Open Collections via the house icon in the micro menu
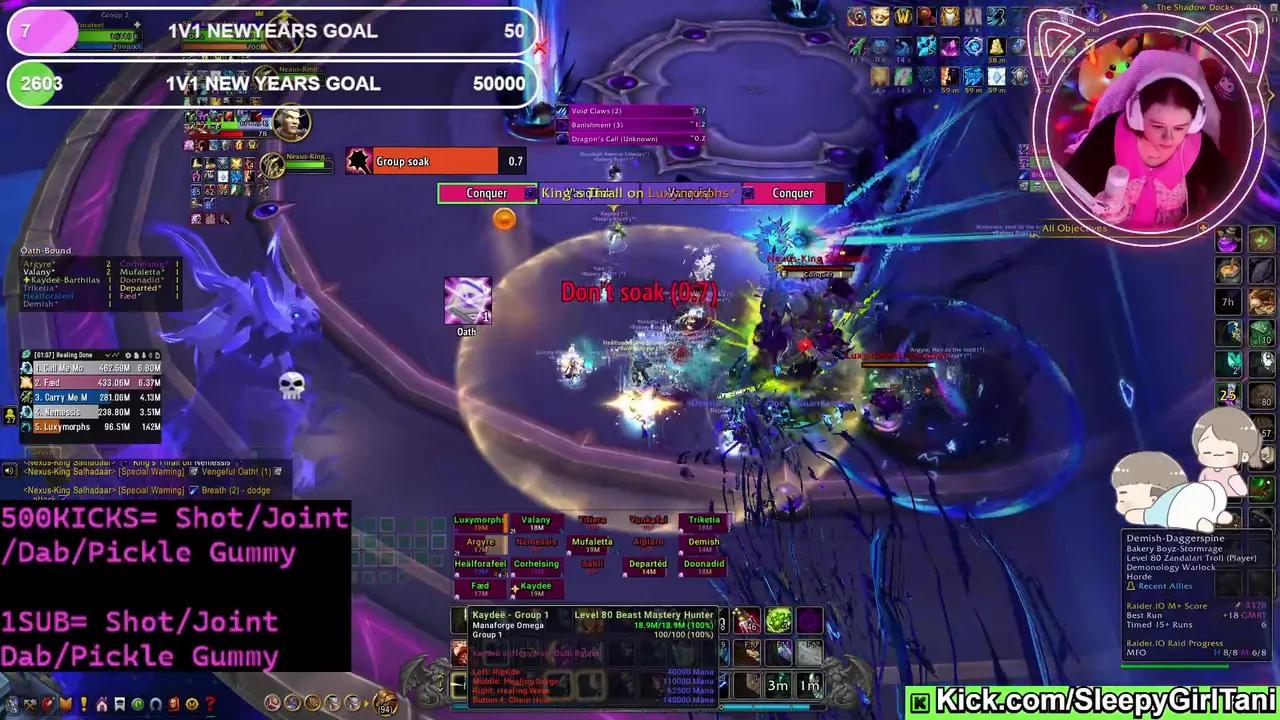1280x720 pixels. 103,703
